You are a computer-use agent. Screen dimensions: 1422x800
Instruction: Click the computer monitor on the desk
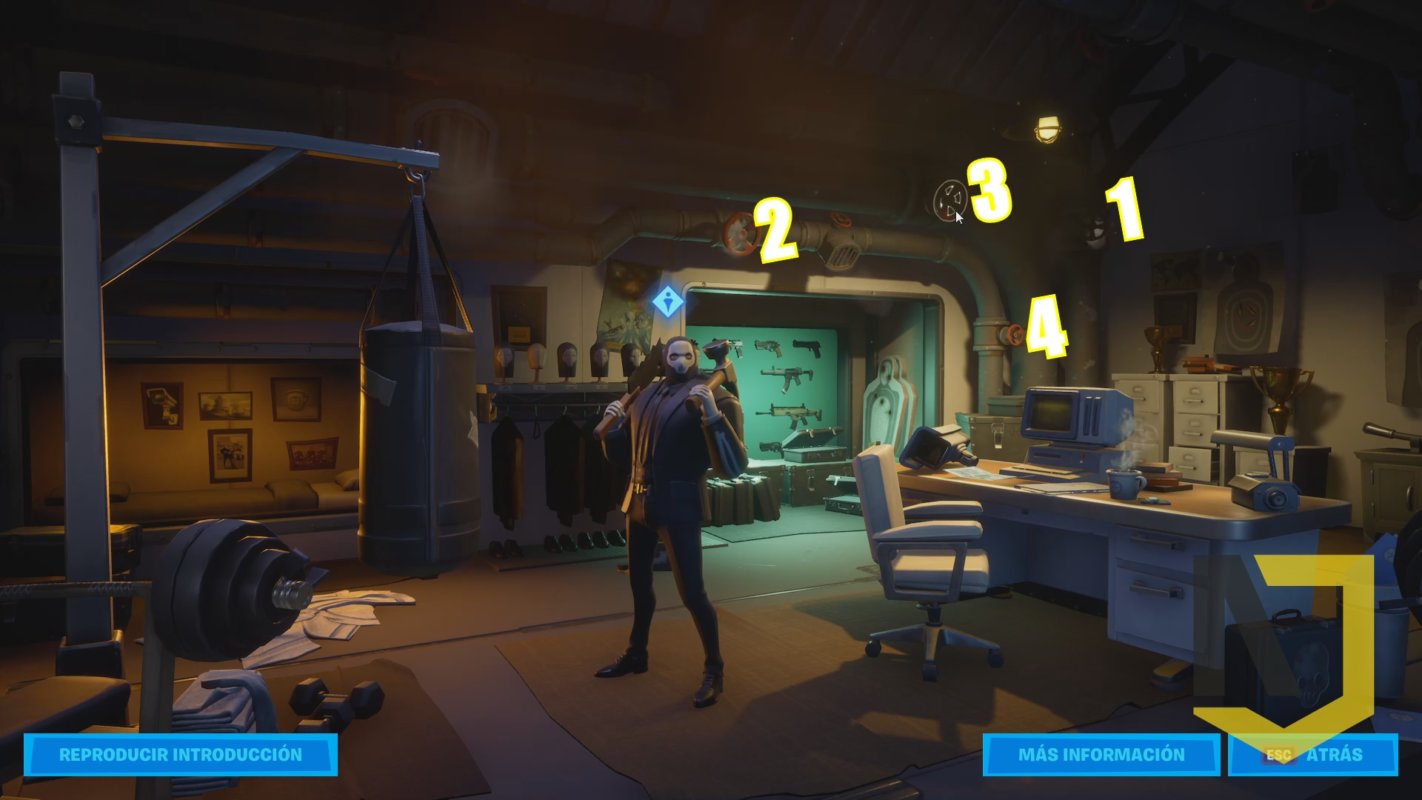(1050, 415)
